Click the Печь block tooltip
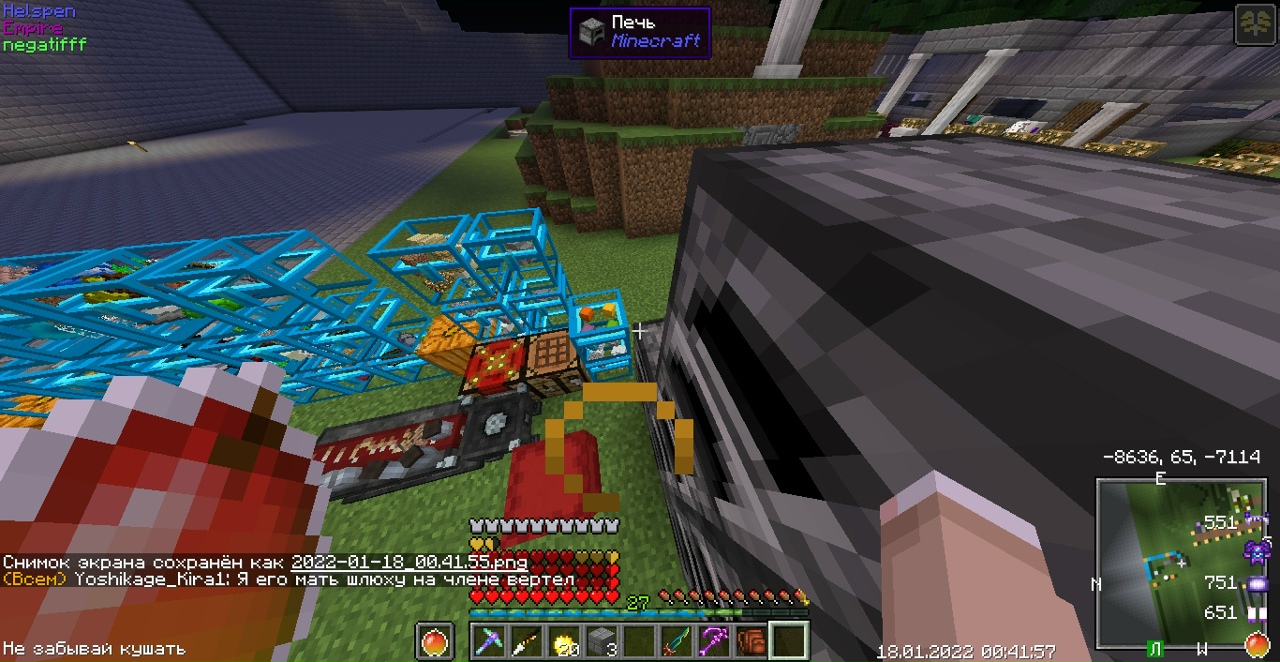 point(640,32)
